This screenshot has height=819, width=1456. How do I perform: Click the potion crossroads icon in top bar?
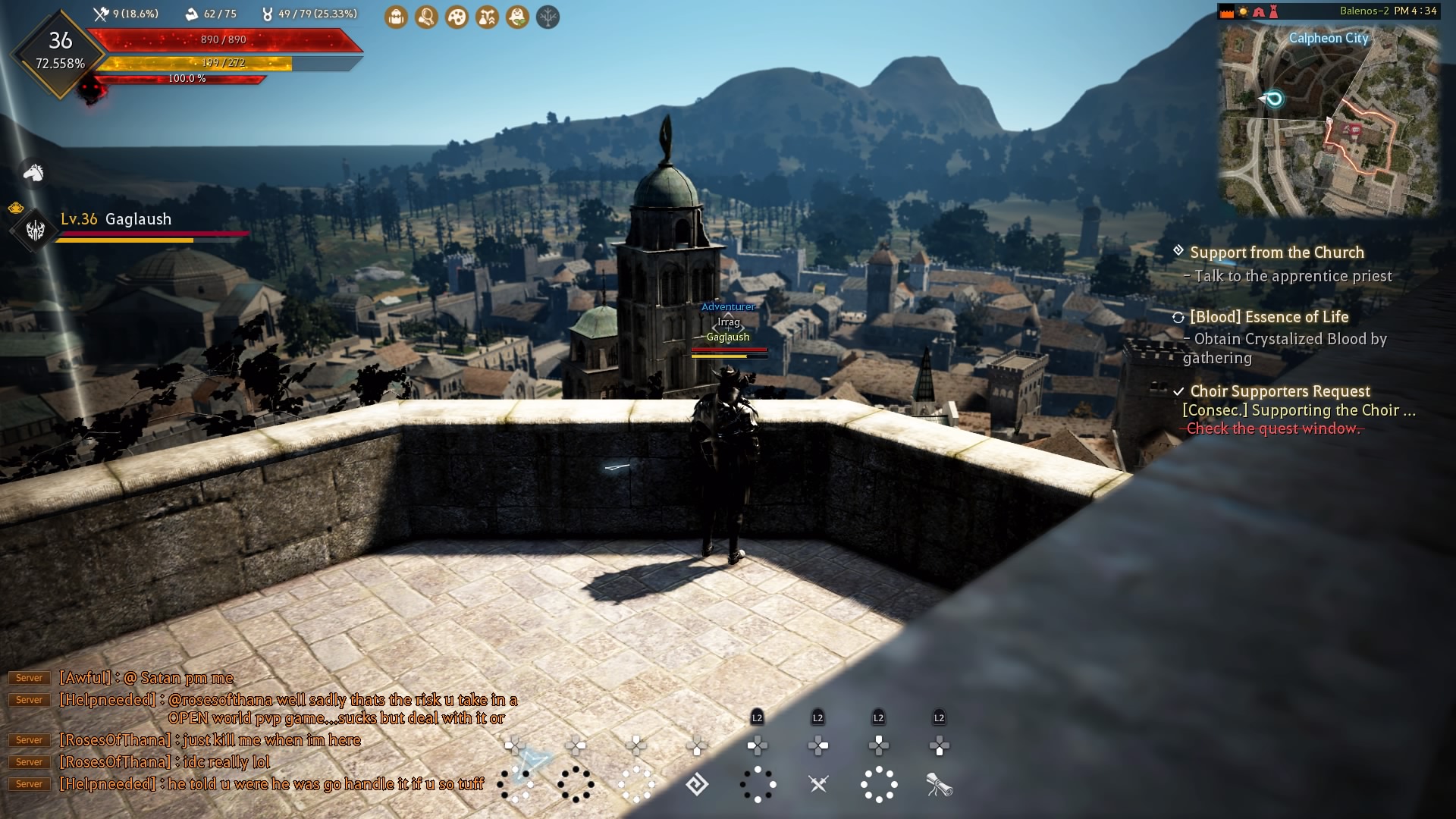pos(486,17)
